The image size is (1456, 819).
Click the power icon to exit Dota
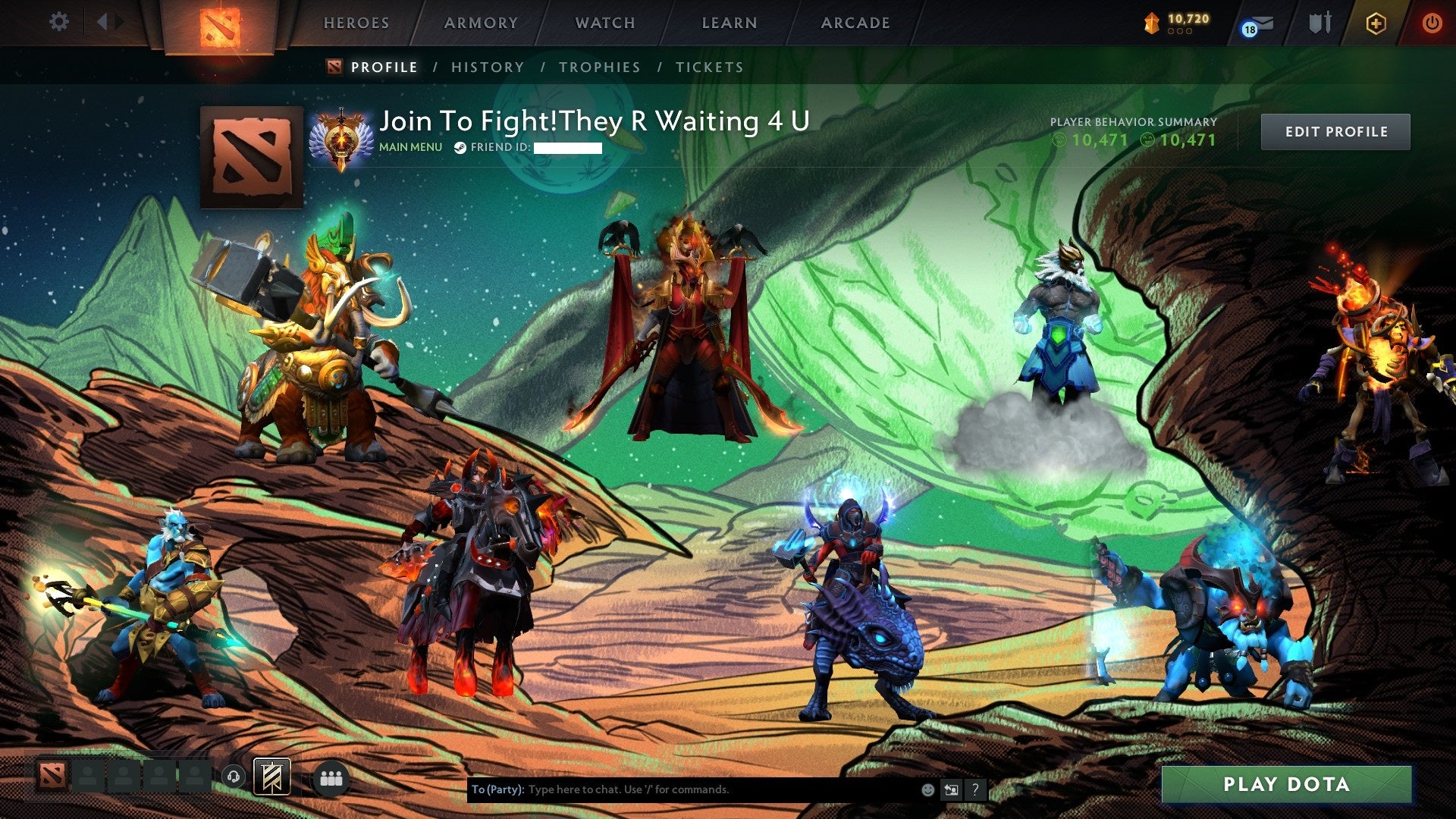tap(1432, 23)
